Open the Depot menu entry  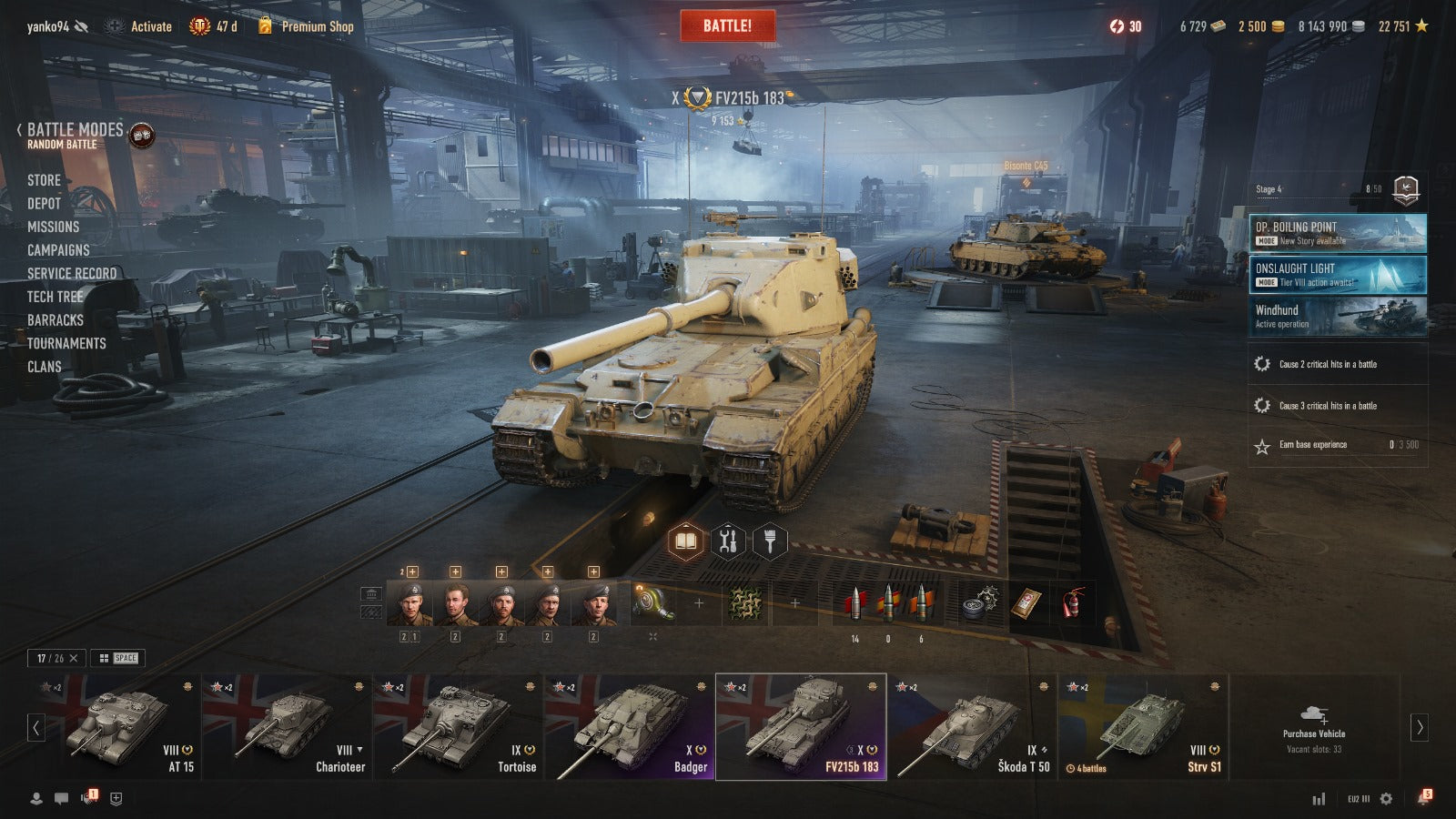44,204
